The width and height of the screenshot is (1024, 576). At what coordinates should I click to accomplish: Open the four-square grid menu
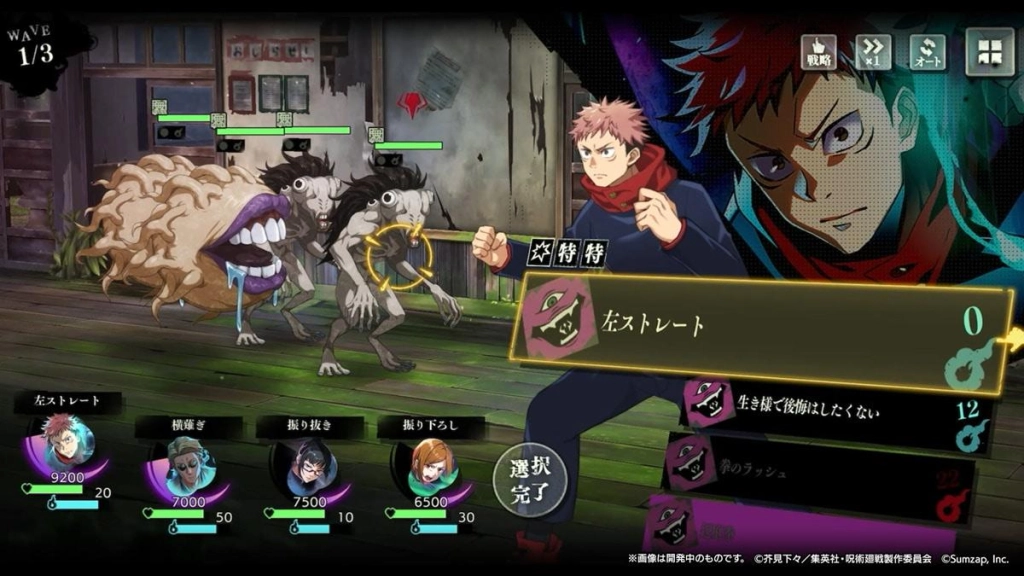click(989, 51)
